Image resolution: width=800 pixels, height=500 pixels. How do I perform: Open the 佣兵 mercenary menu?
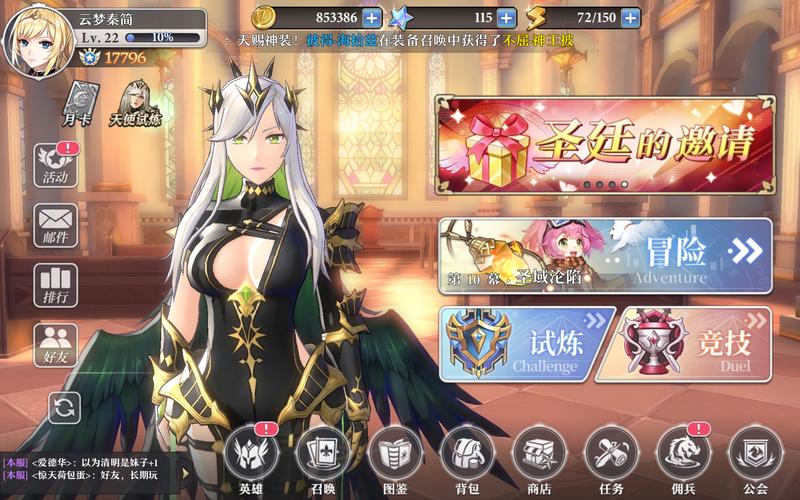(x=684, y=456)
